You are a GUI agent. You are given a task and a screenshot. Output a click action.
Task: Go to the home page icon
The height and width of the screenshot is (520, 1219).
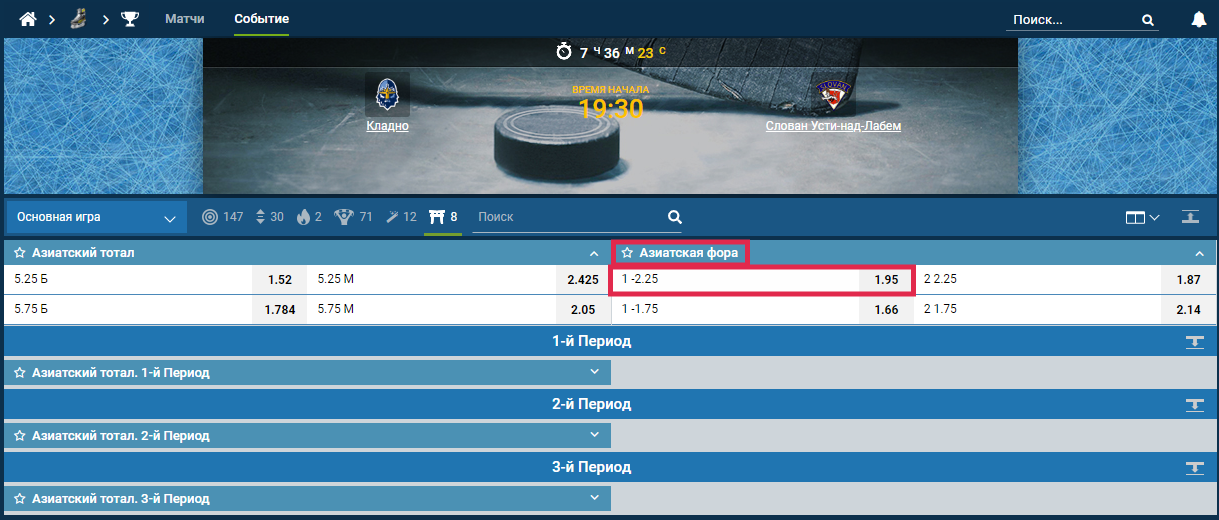(28, 19)
